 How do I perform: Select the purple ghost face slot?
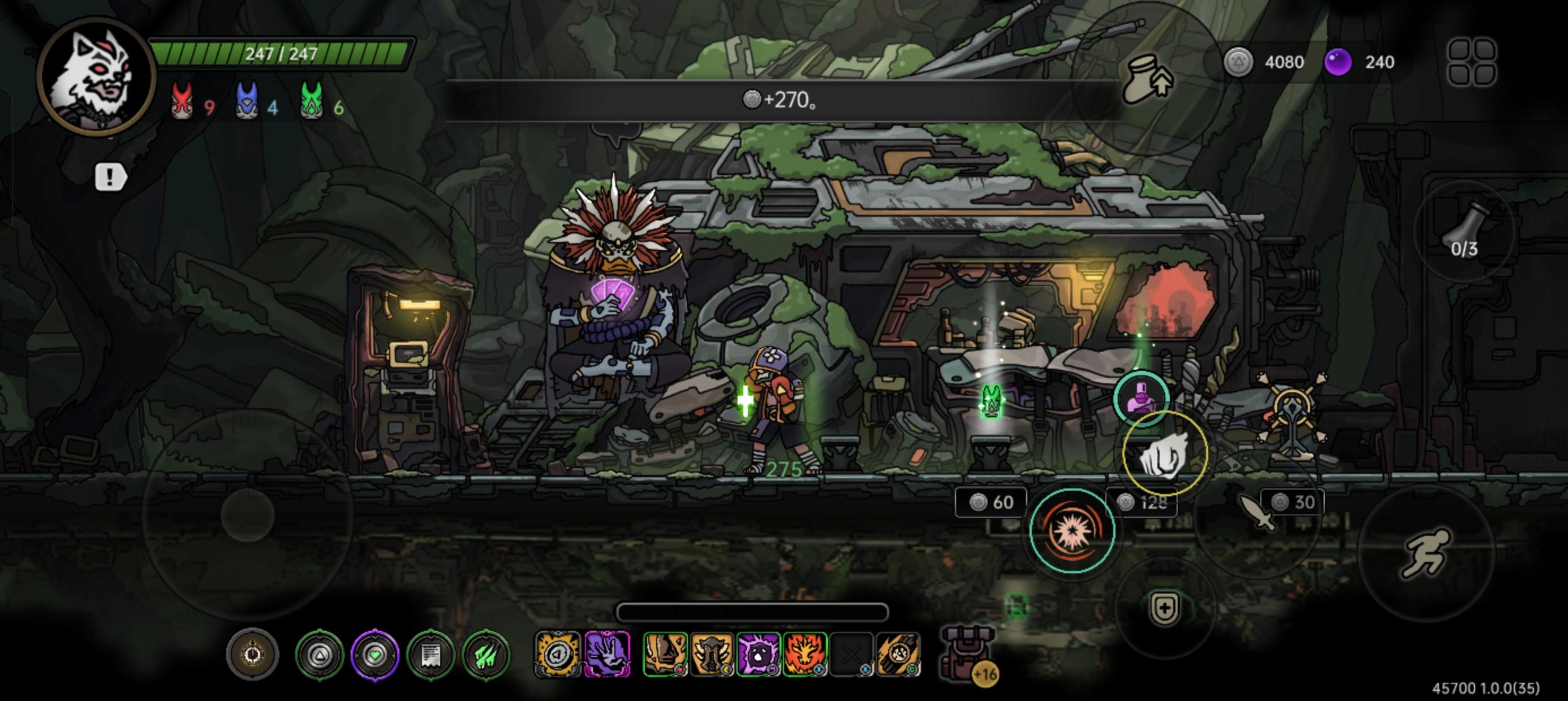pos(759,655)
